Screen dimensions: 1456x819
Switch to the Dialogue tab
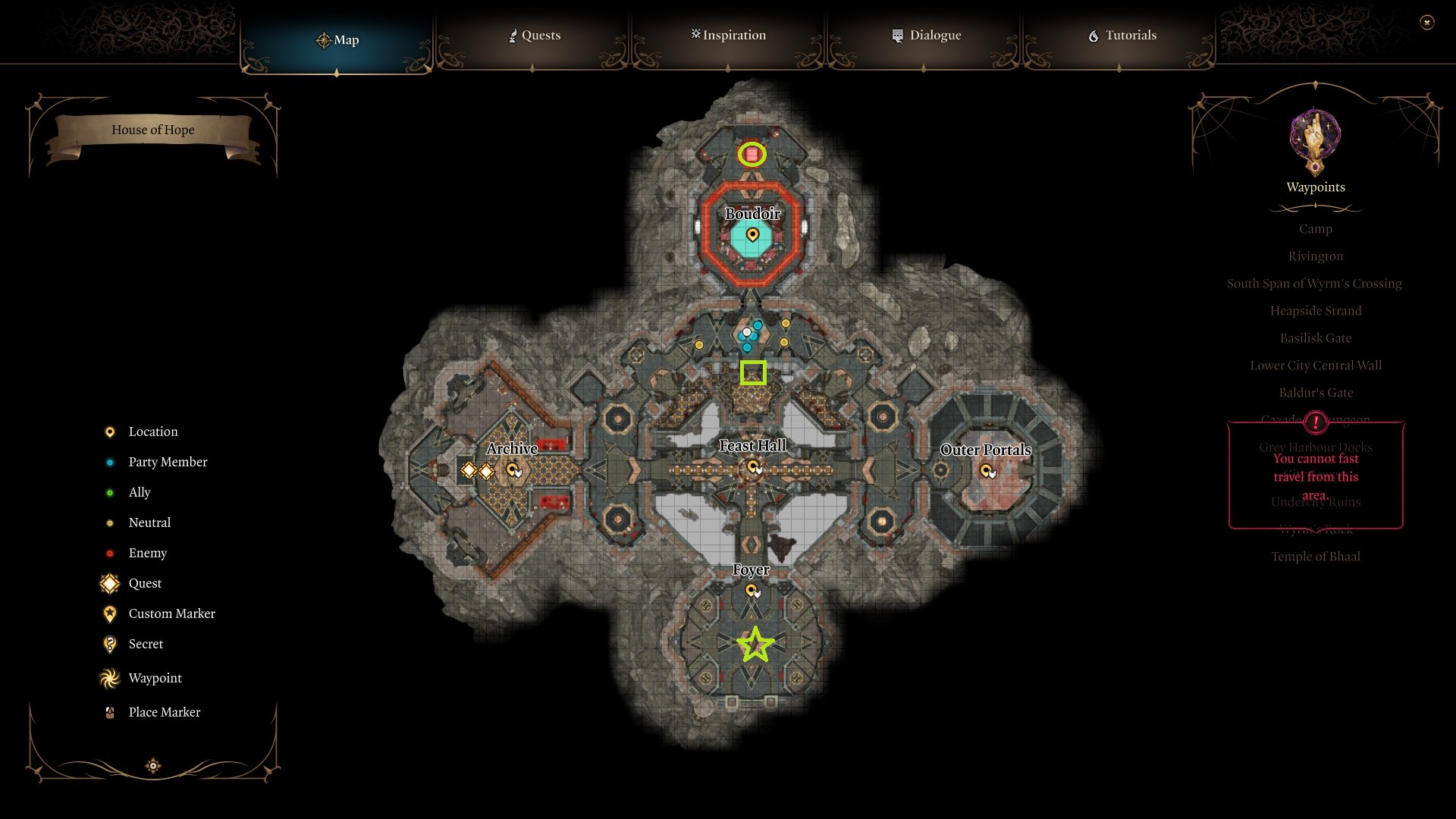926,35
